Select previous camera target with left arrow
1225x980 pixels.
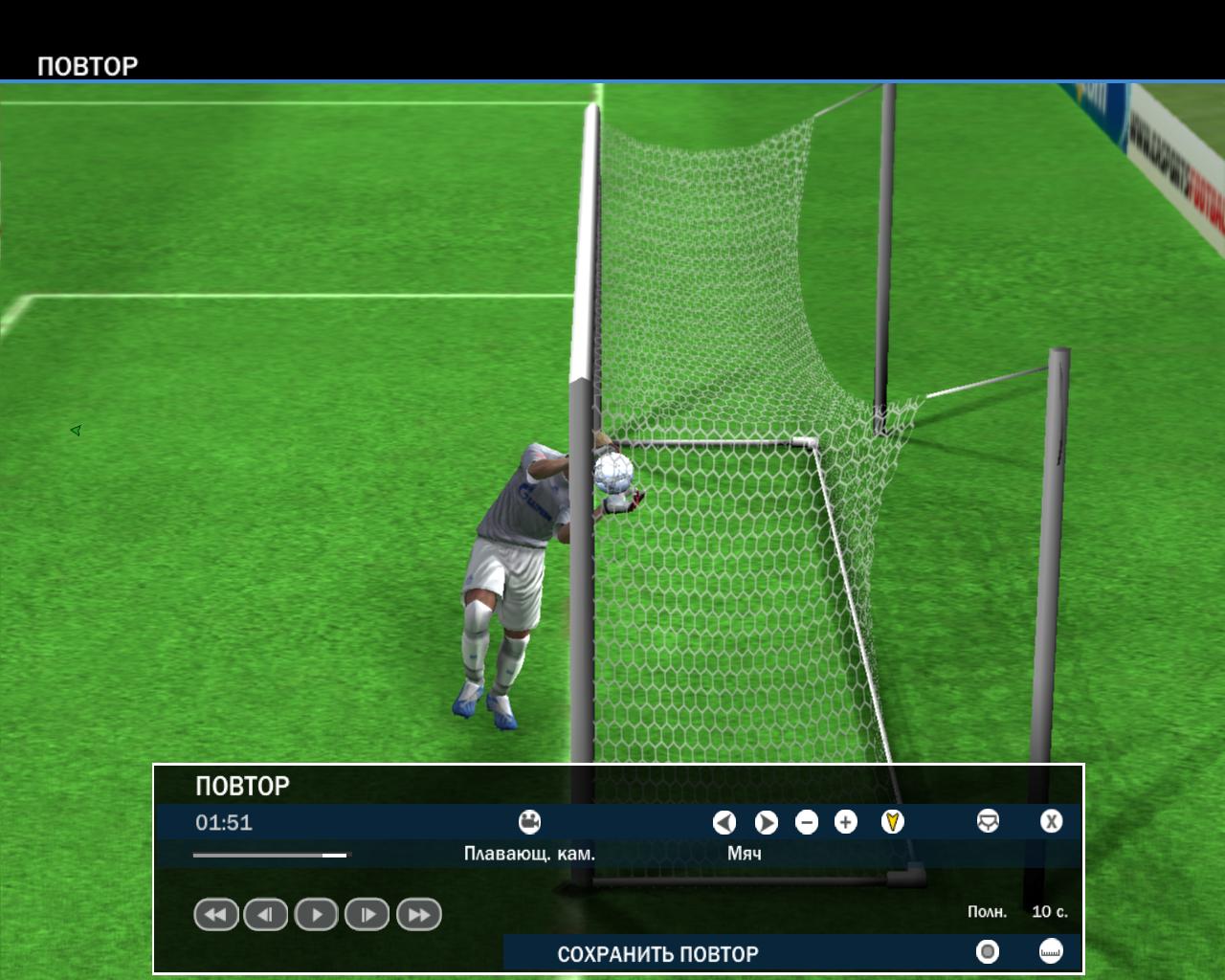pyautogui.click(x=724, y=822)
